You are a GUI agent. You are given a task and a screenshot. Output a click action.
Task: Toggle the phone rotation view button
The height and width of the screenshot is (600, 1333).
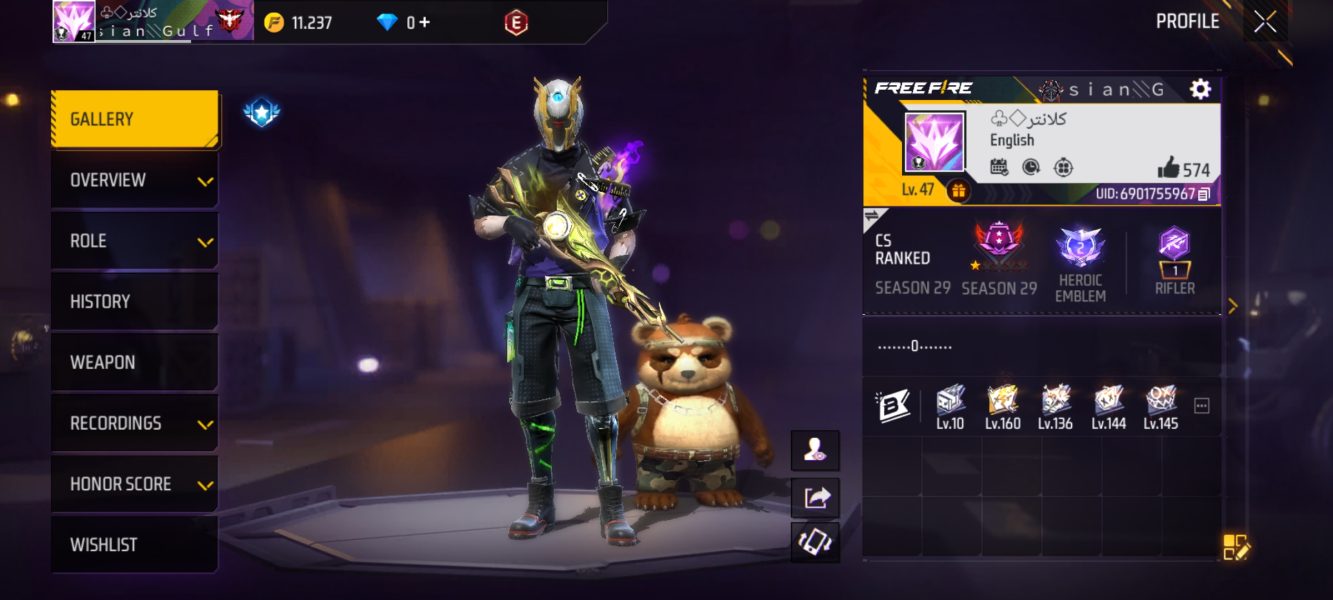816,542
